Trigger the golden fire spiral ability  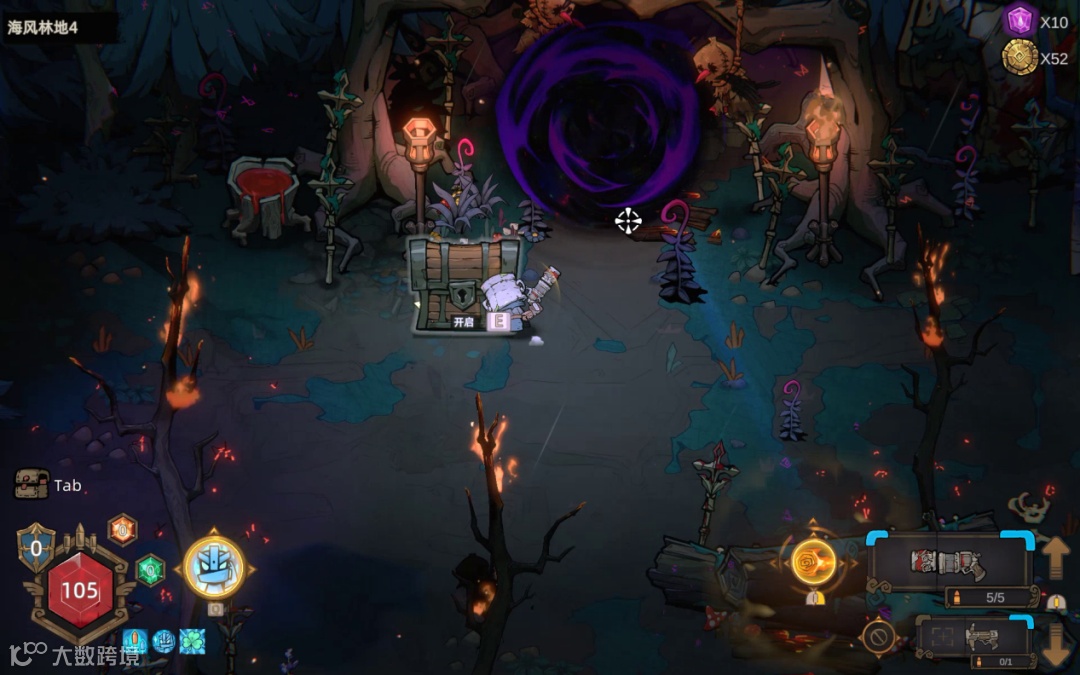coord(814,561)
